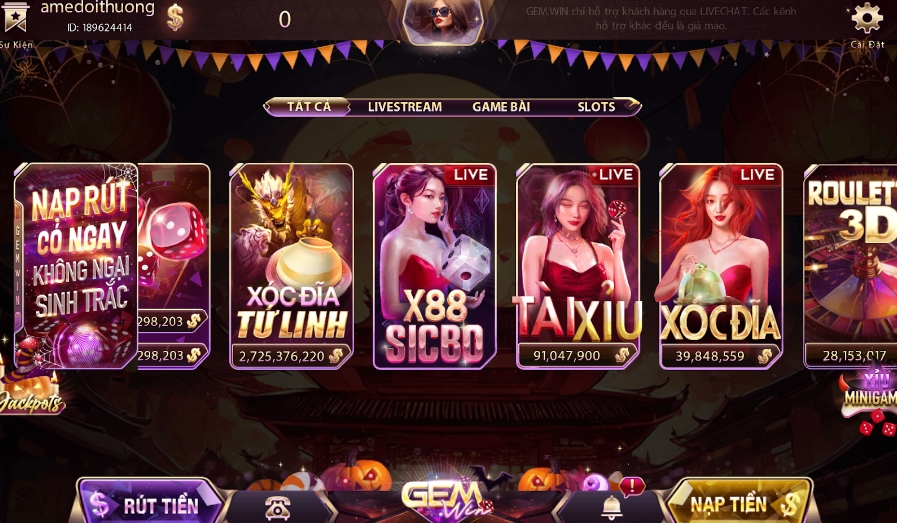Image resolution: width=897 pixels, height=523 pixels.
Task: Choose the Tài Xỉu live game
Action: click(x=578, y=265)
